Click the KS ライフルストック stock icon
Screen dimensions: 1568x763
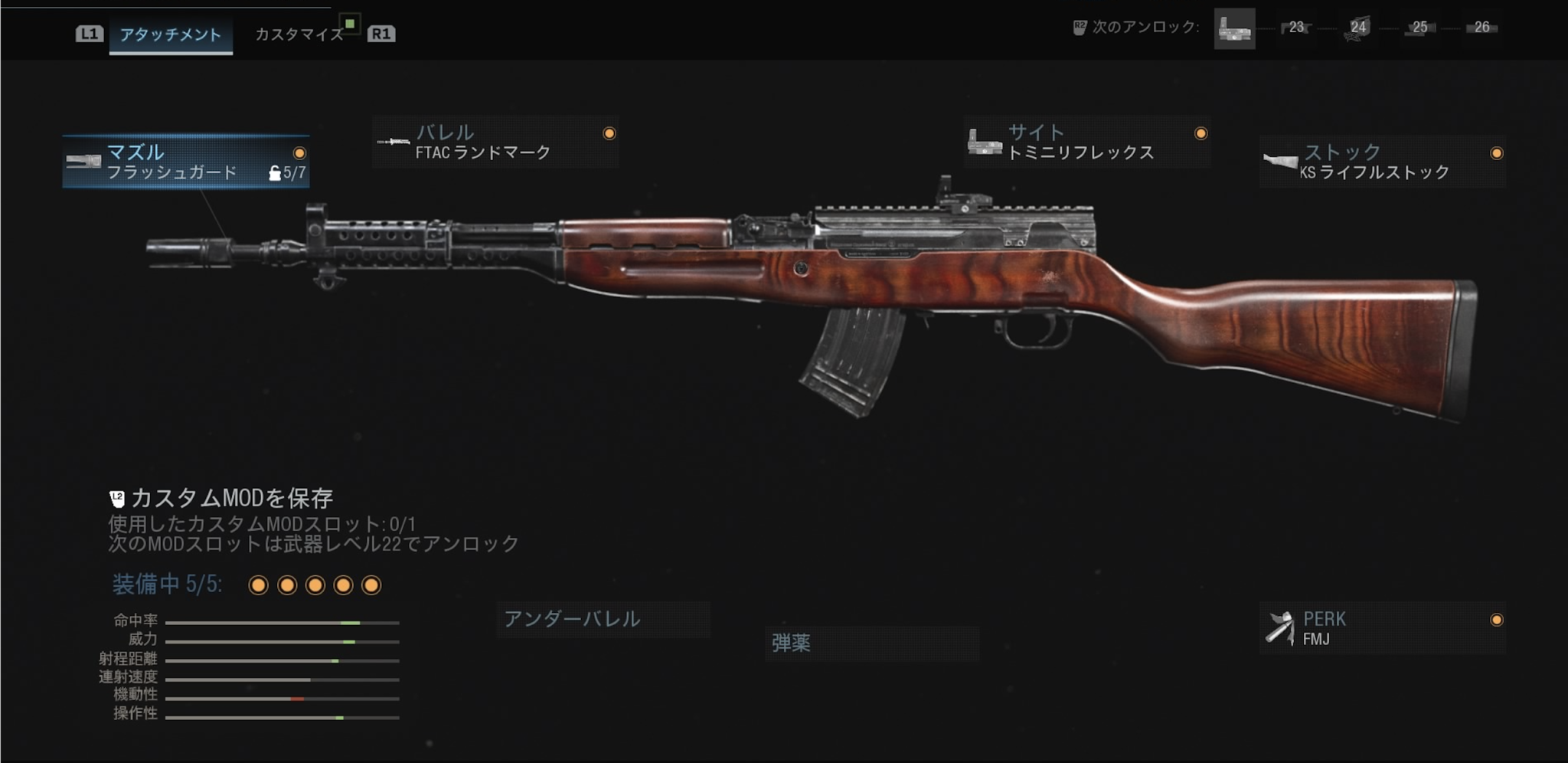point(1279,159)
